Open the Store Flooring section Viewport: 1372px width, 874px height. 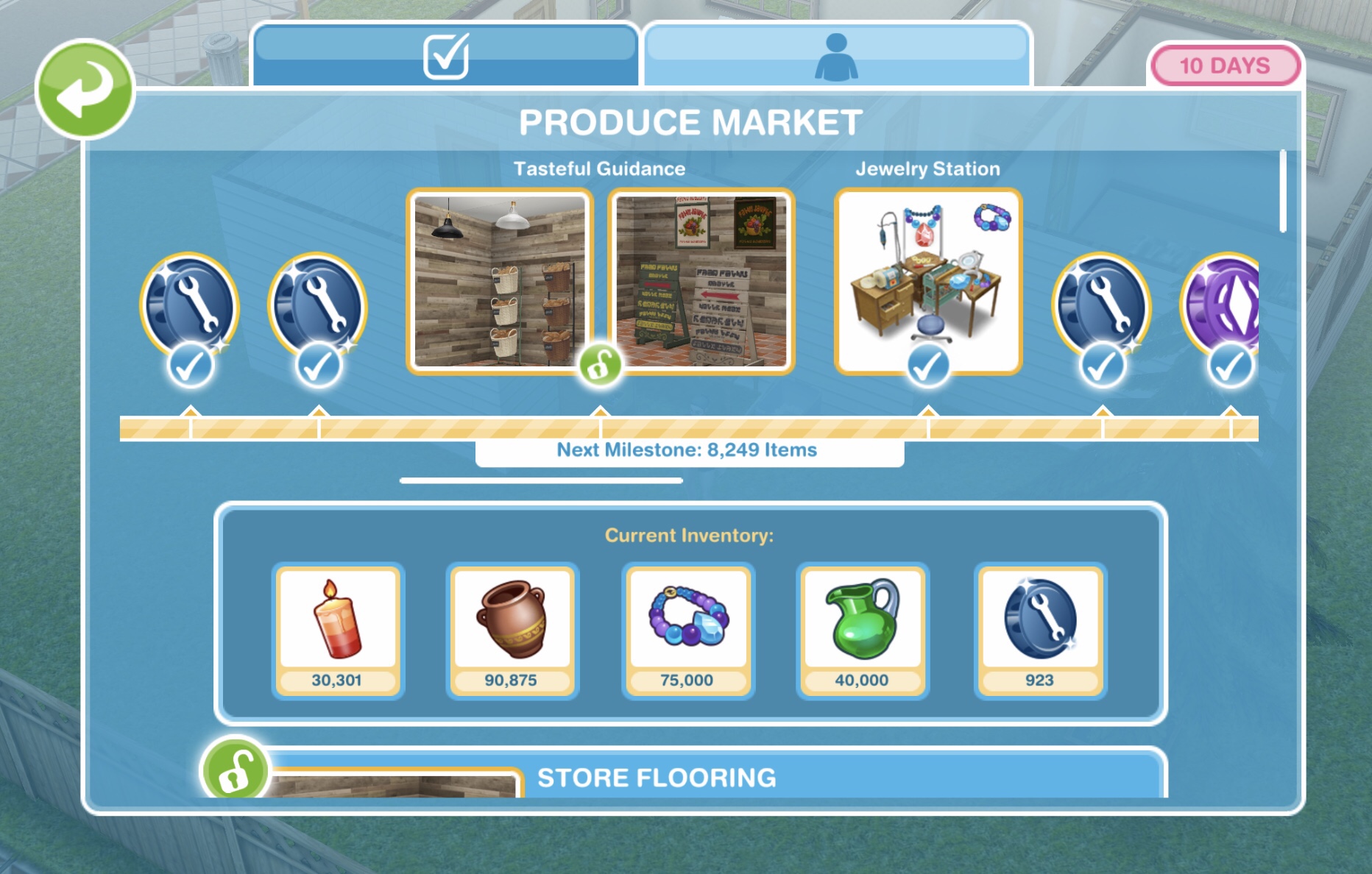656,777
